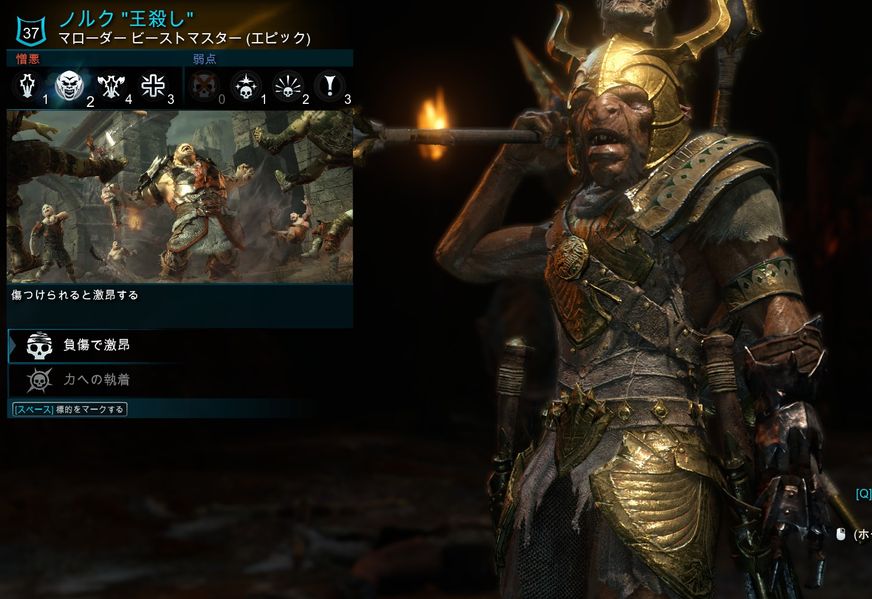The image size is (872, 599).
Task: View the exclamation mark weakness category
Action: 328,87
